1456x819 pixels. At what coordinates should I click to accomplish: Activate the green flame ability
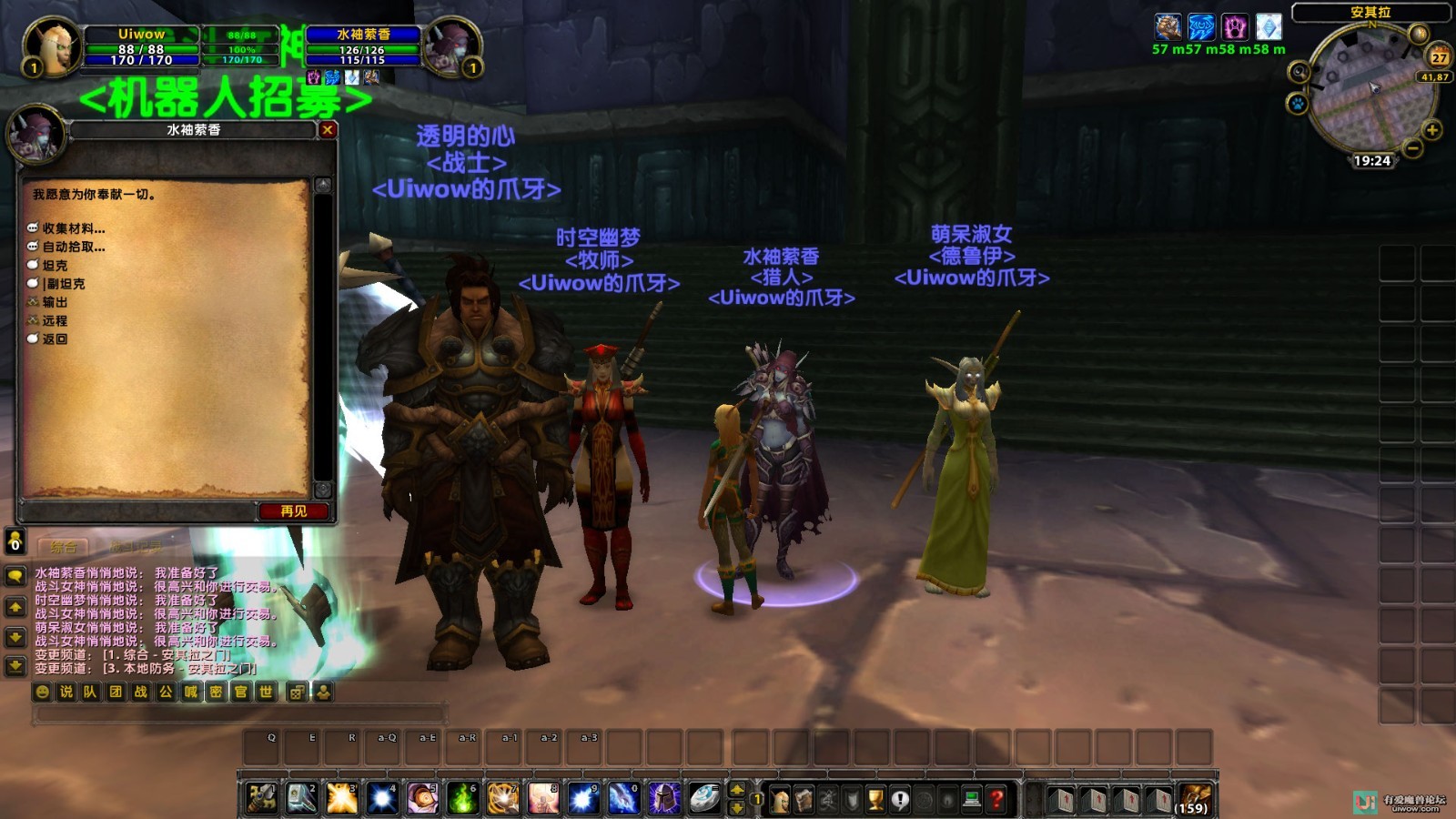tap(462, 798)
